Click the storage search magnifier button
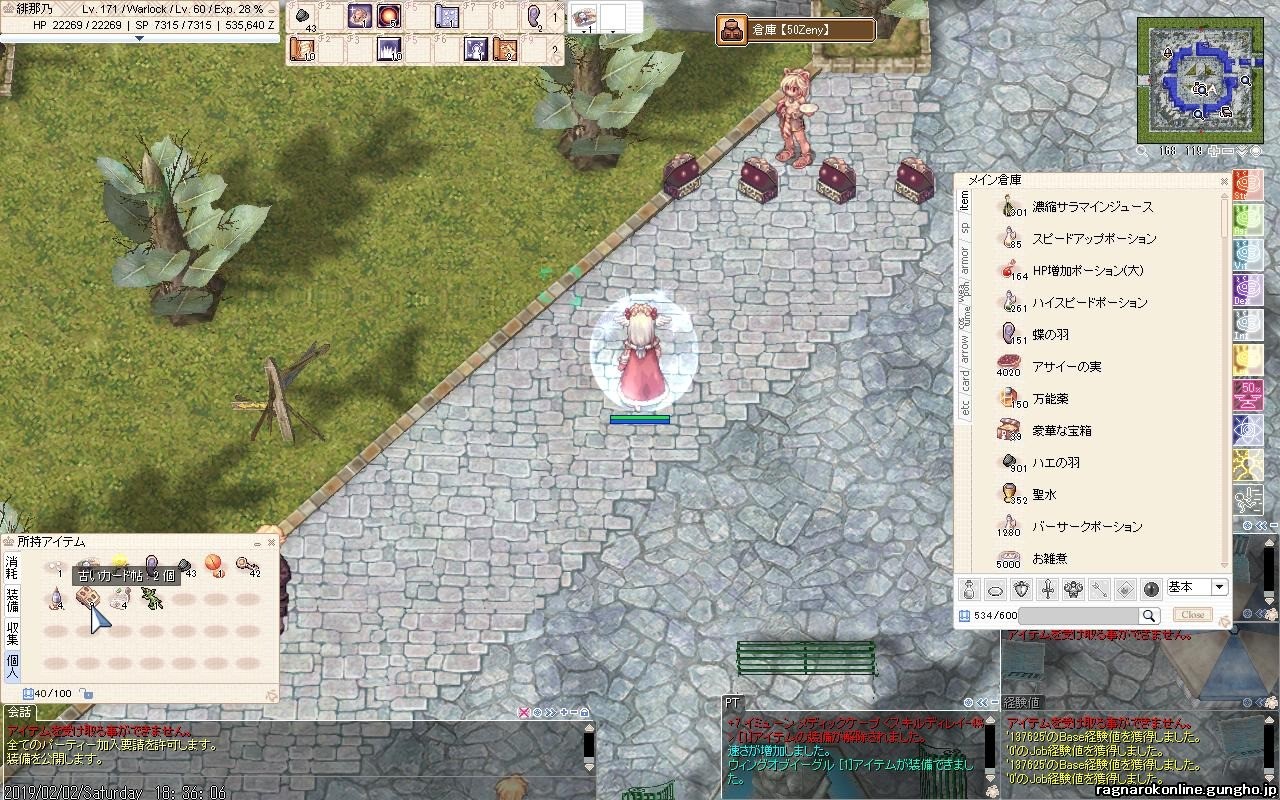 pos(1149,616)
